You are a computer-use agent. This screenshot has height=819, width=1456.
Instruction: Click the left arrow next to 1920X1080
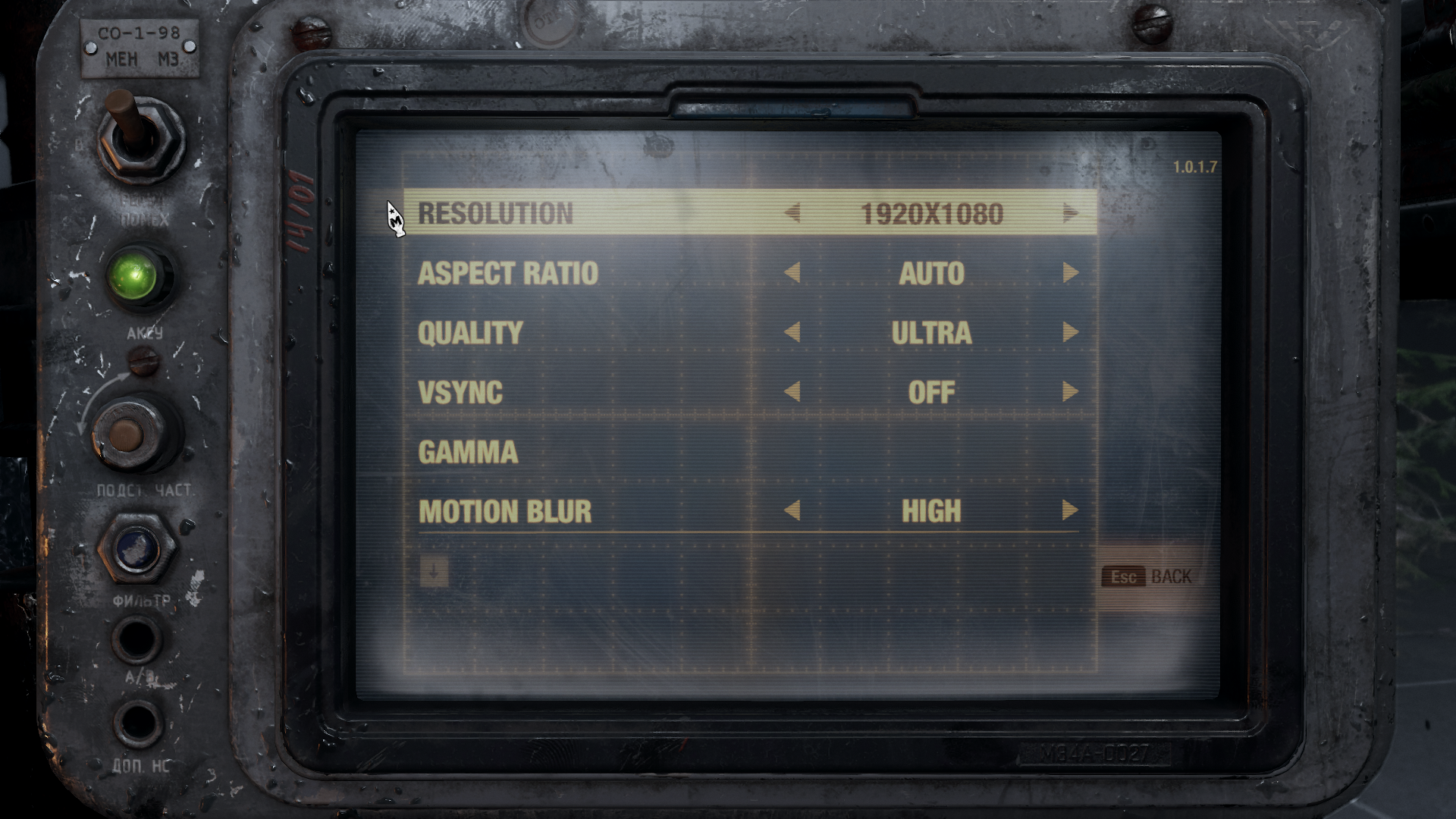point(792,213)
